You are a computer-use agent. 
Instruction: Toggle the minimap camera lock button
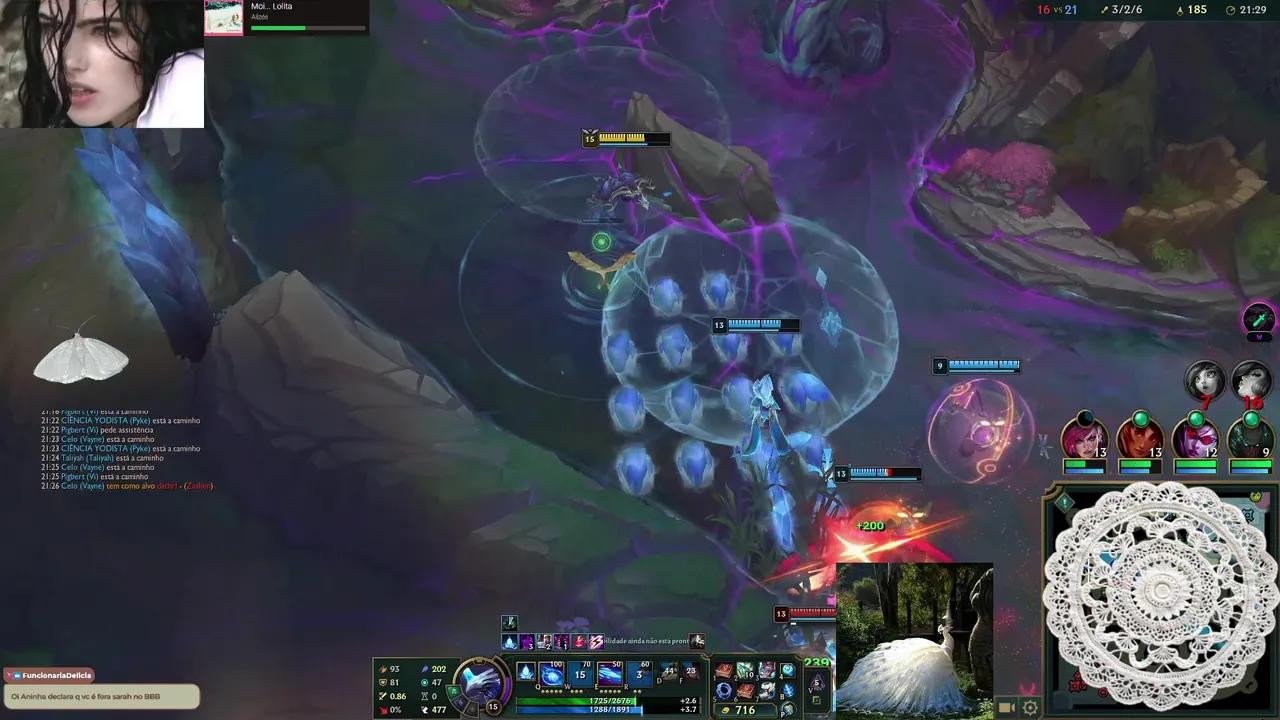(x=1005, y=708)
